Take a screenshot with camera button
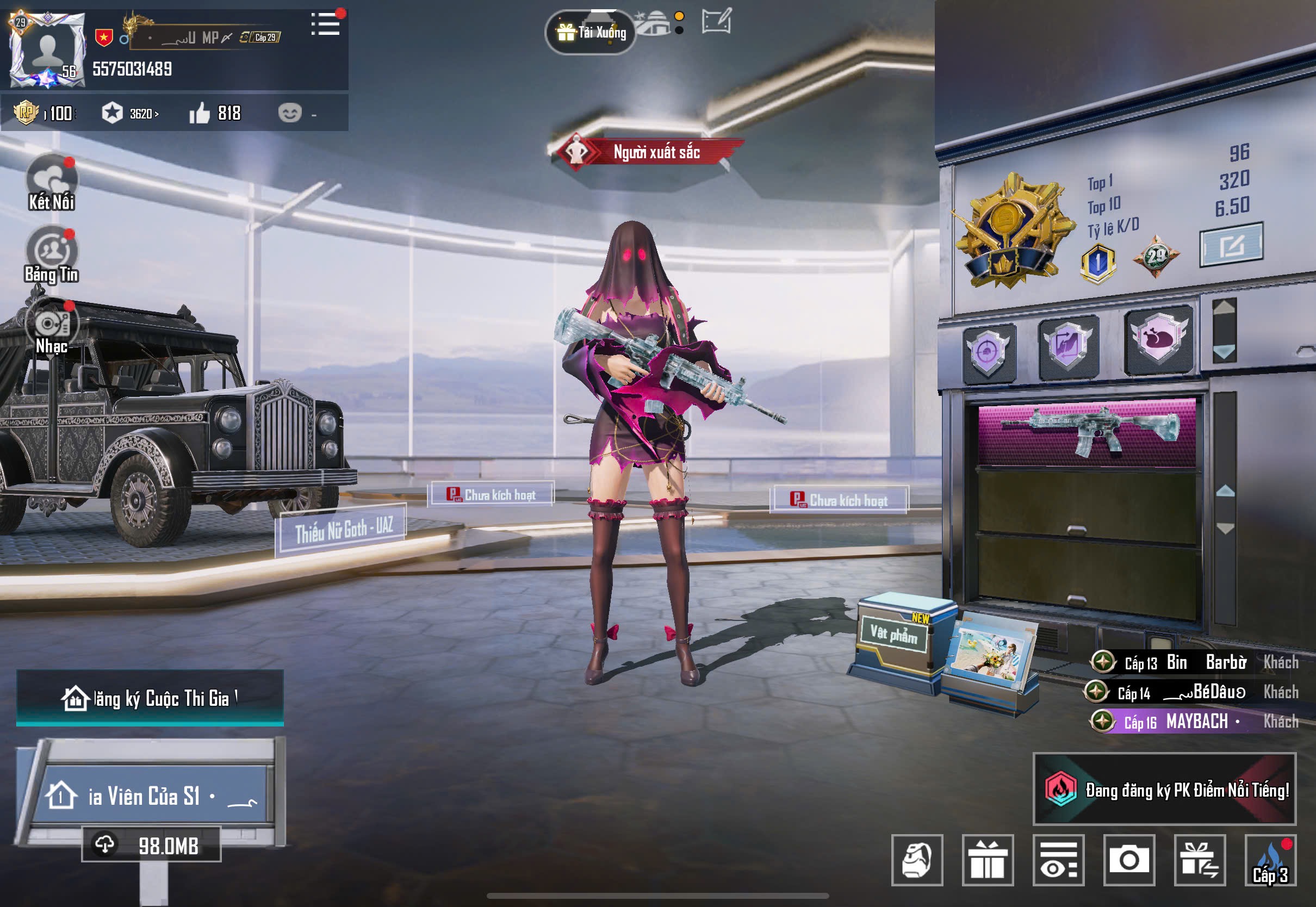1316x907 pixels. 1129,860
